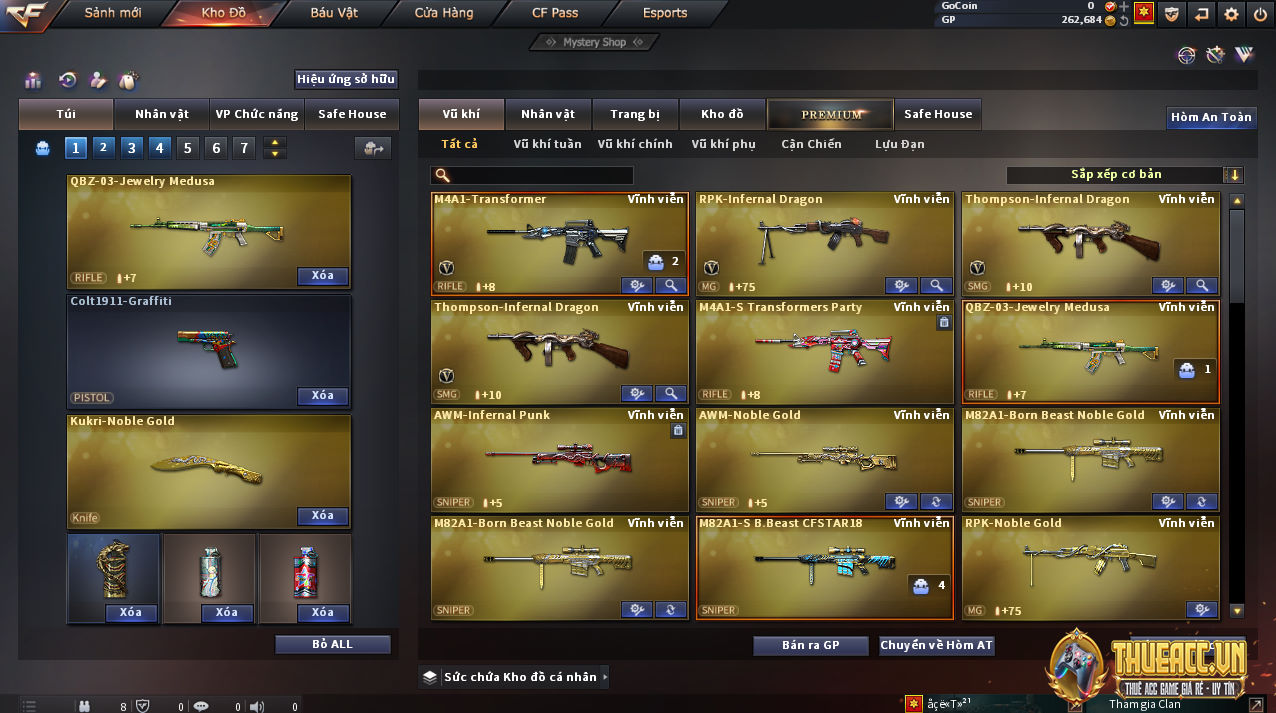
Task: Open the Cửa Hàng shop menu
Action: coord(444,13)
